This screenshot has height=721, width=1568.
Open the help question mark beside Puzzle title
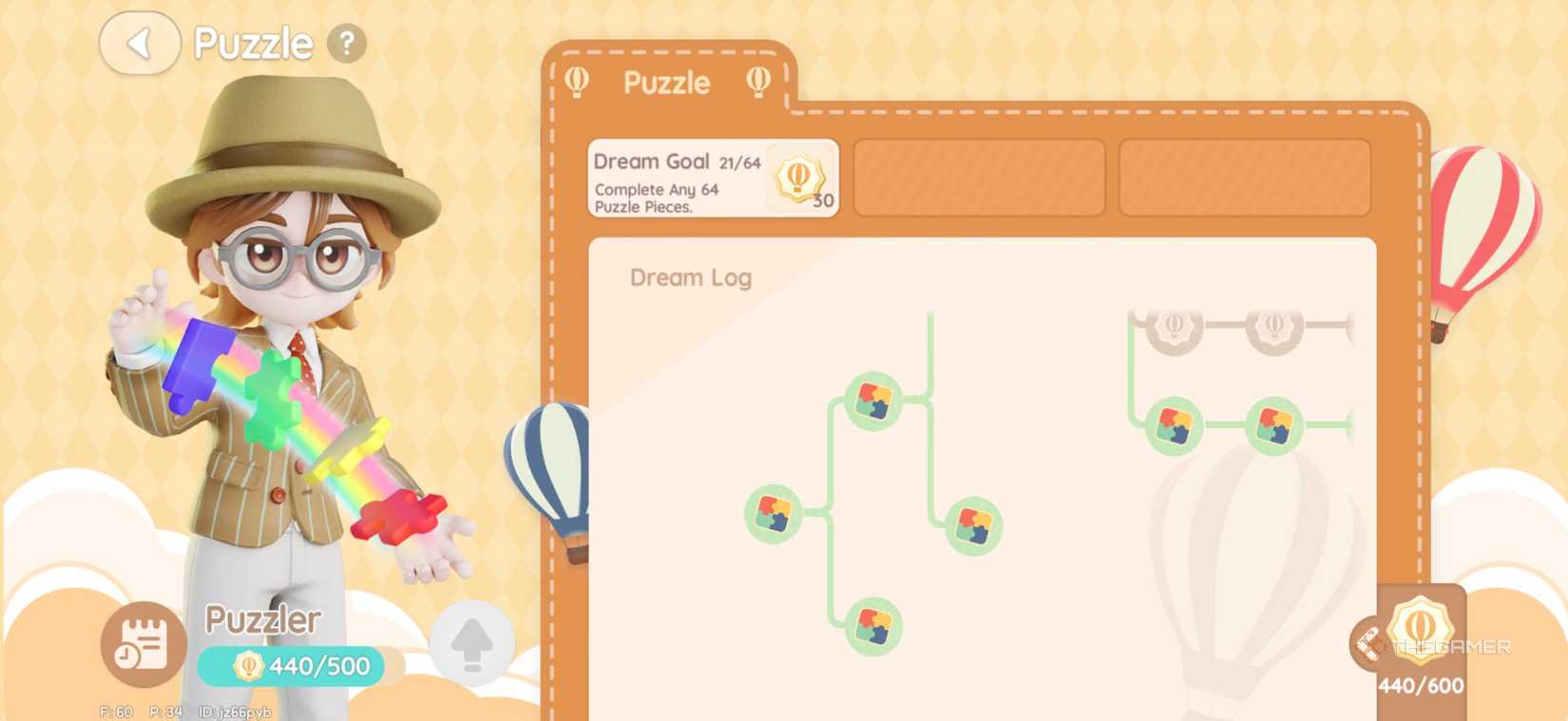tap(346, 42)
